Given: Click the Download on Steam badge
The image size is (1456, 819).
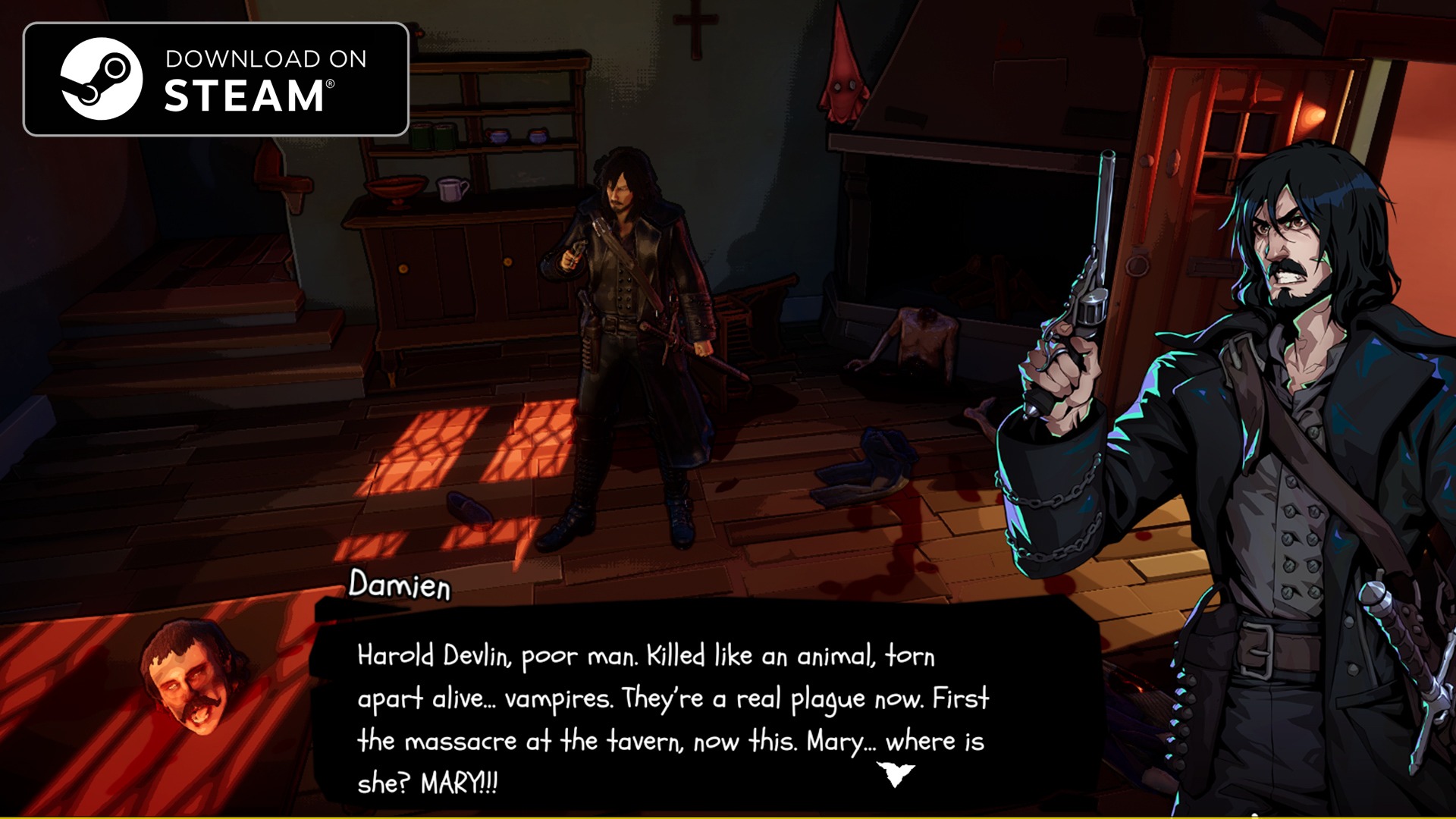Looking at the screenshot, I should pos(216,80).
